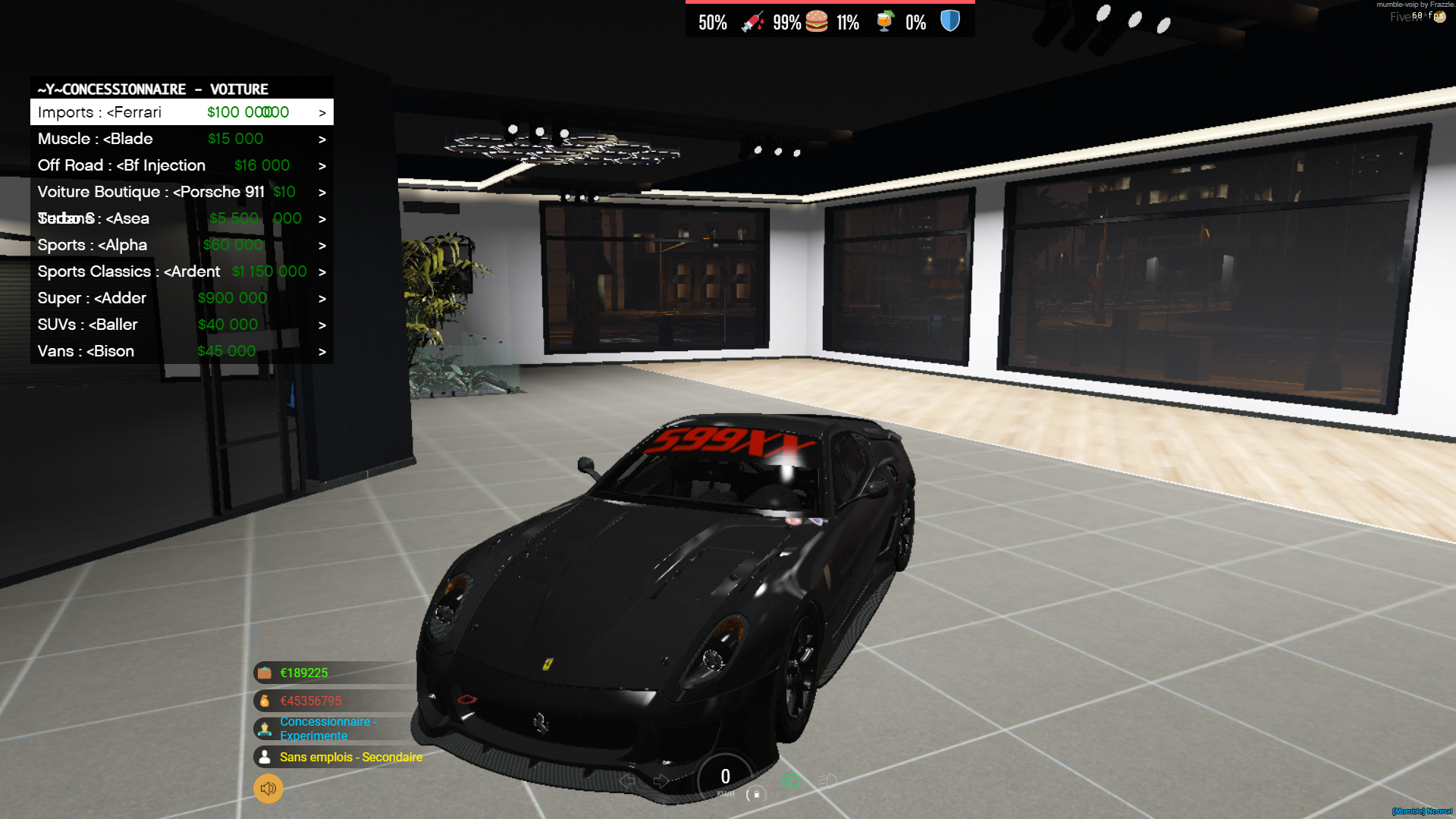1456x819 pixels.
Task: Toggle the fog lights indicator on speedometer
Action: point(827,781)
